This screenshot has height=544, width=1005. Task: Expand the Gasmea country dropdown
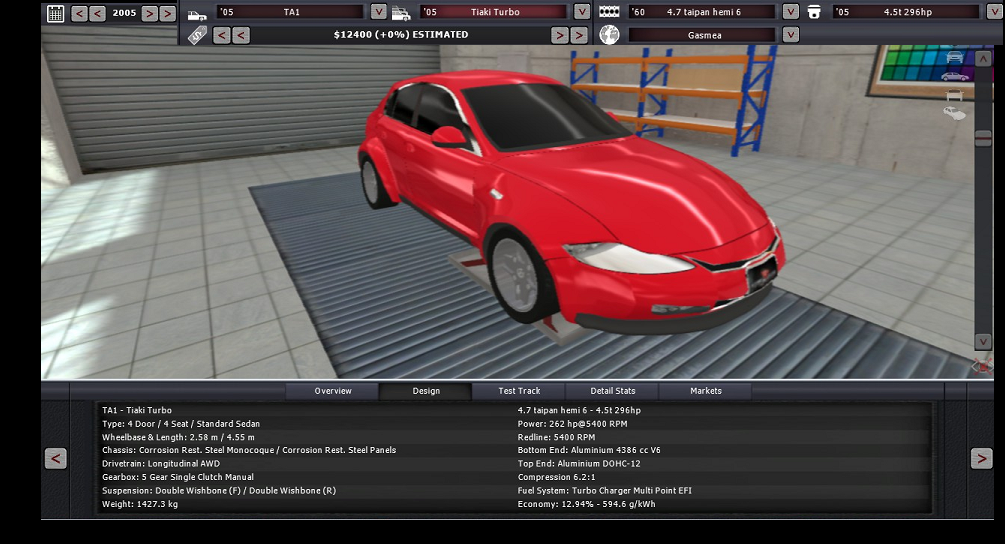790,34
